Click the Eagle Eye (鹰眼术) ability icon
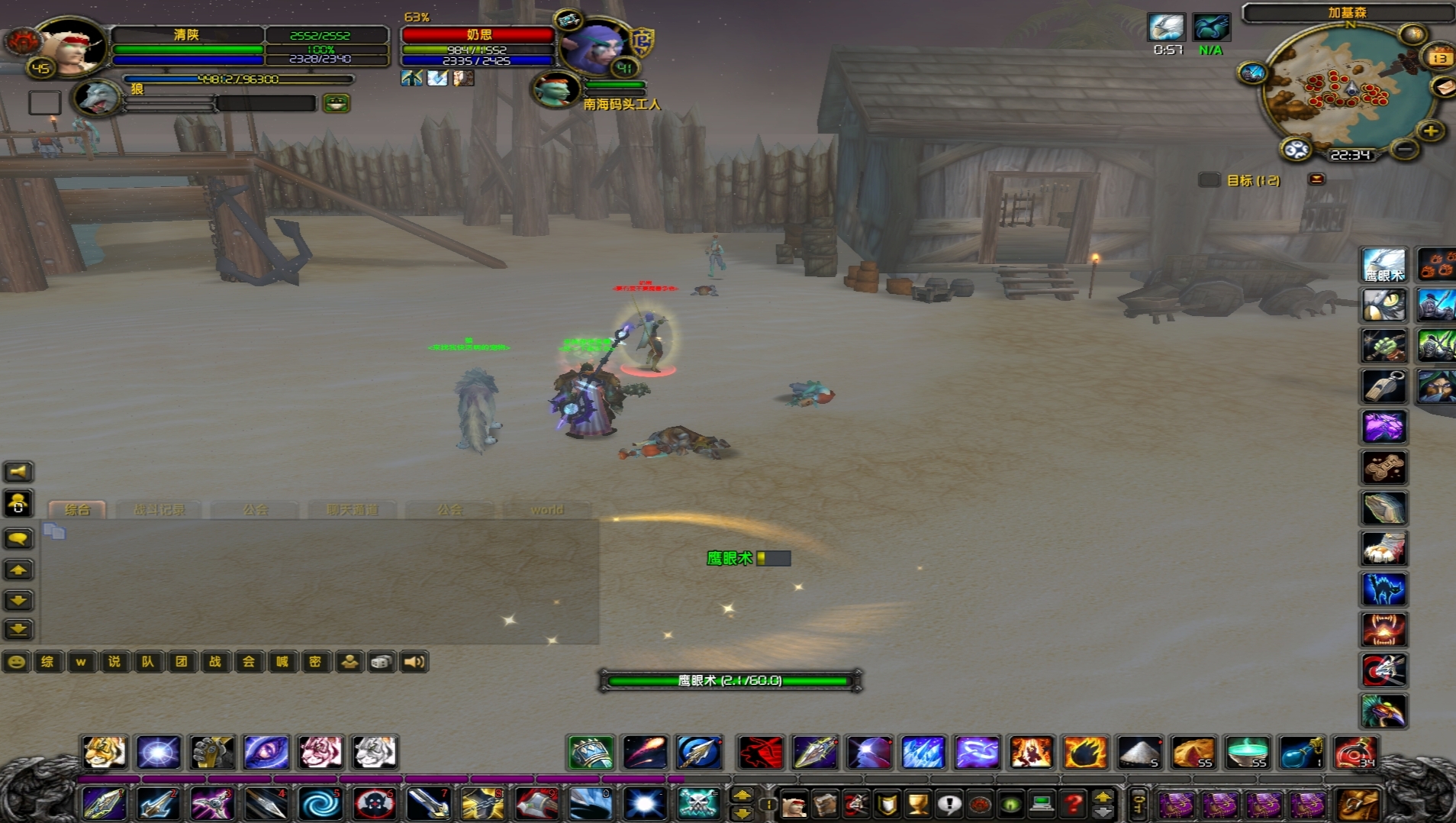The image size is (1456, 823). (x=1384, y=265)
